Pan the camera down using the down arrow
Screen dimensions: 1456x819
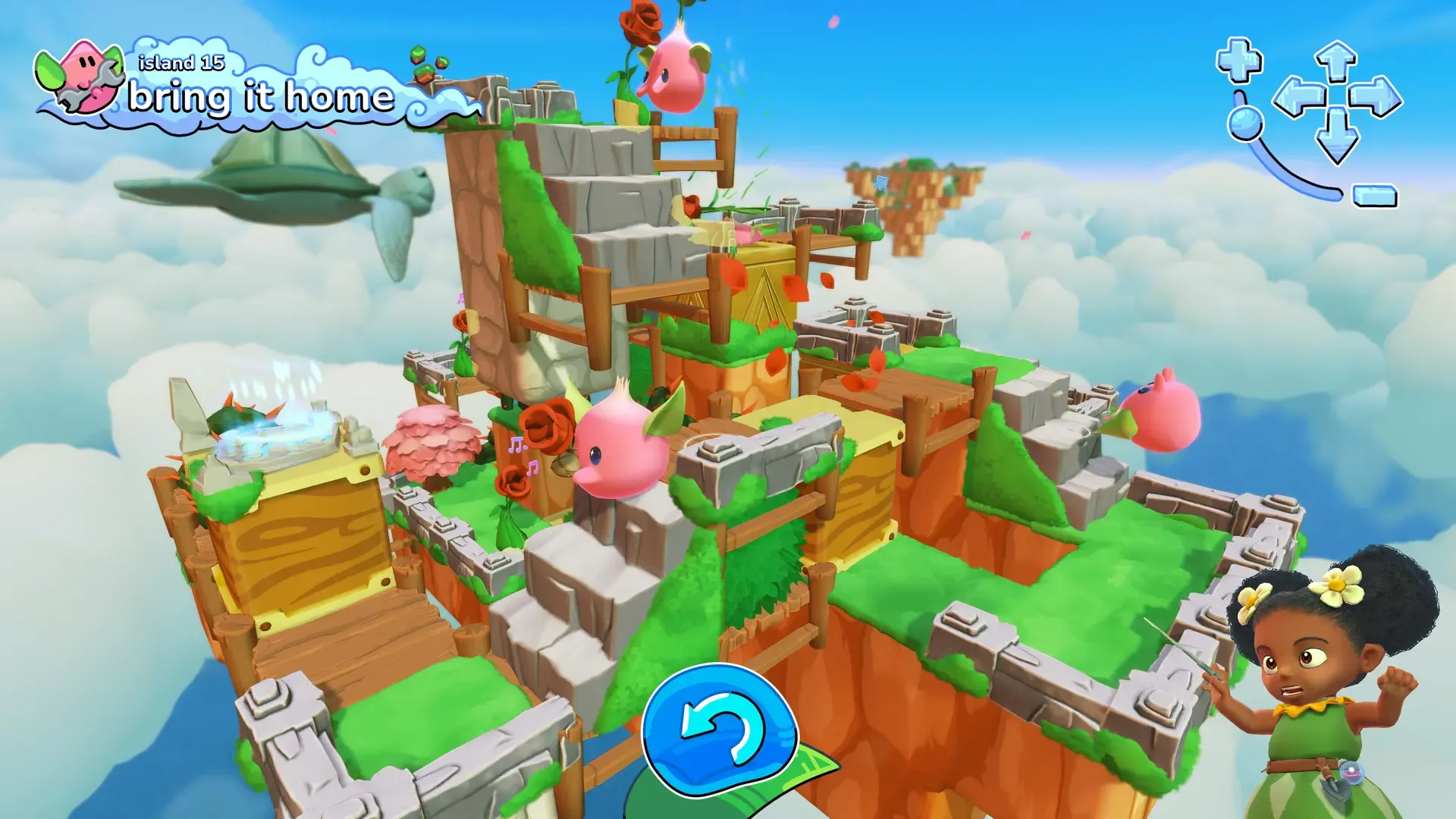tap(1337, 136)
